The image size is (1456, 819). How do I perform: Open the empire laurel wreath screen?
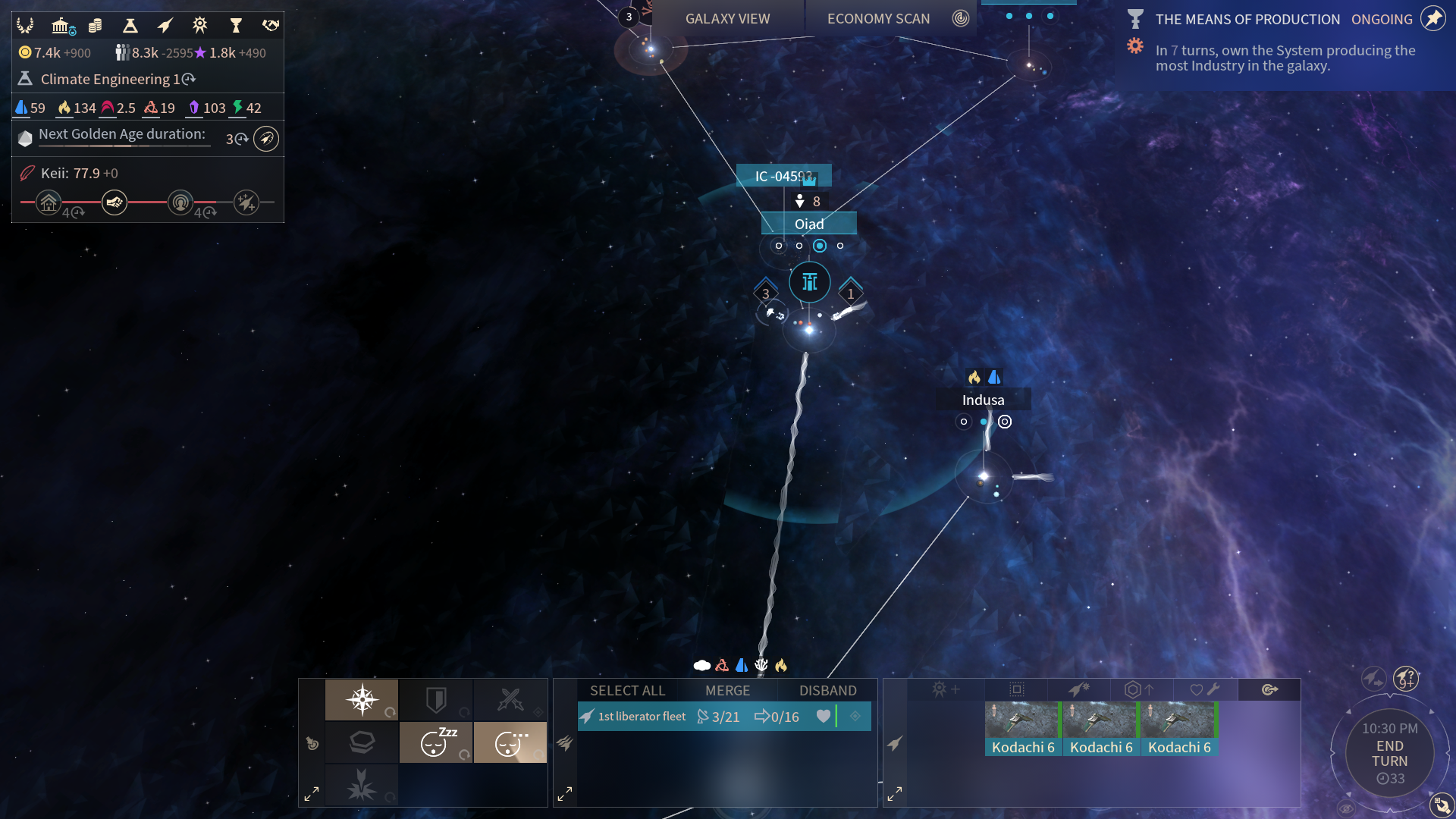click(x=25, y=26)
